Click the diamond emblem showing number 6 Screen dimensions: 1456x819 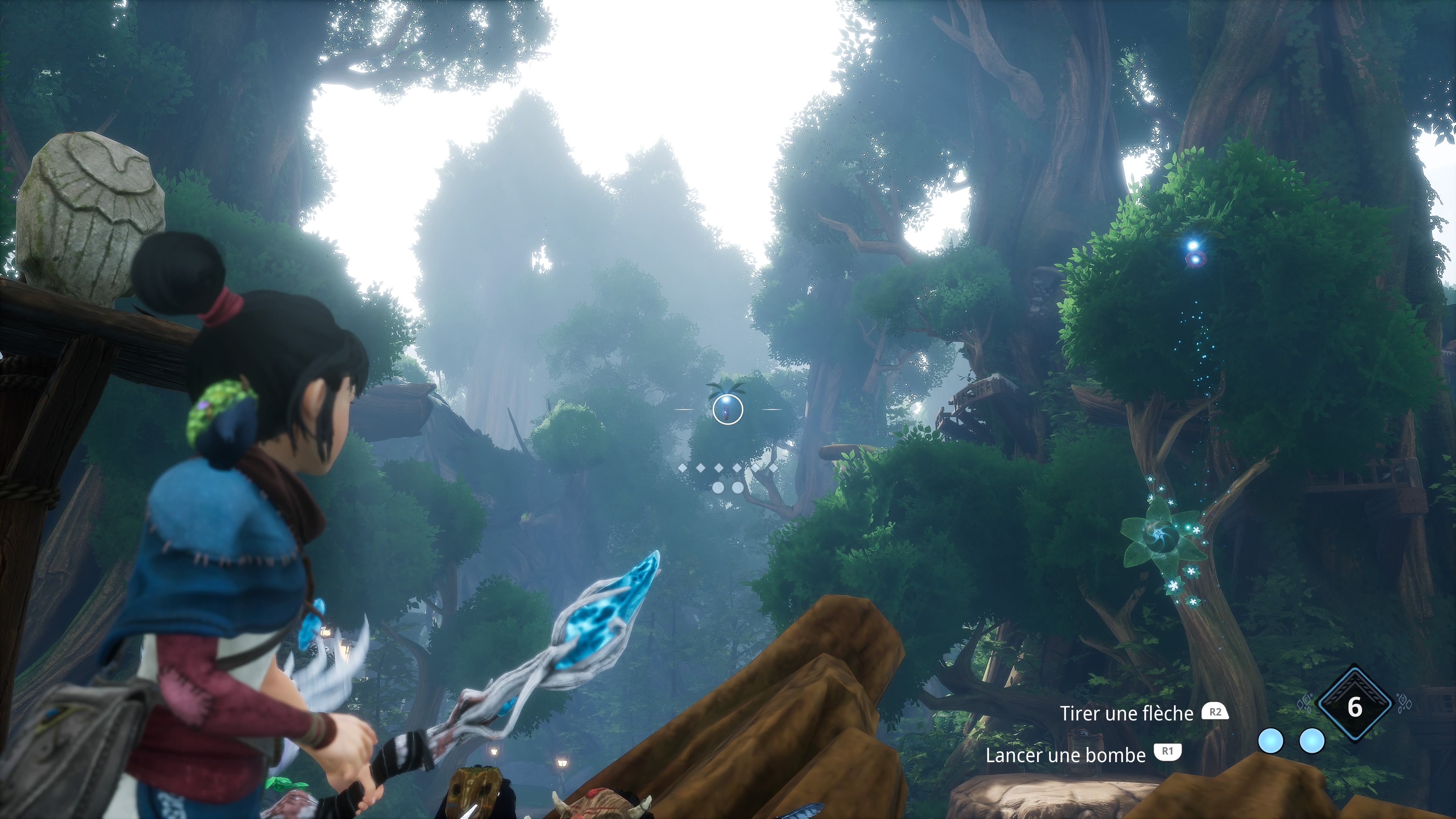1354,707
